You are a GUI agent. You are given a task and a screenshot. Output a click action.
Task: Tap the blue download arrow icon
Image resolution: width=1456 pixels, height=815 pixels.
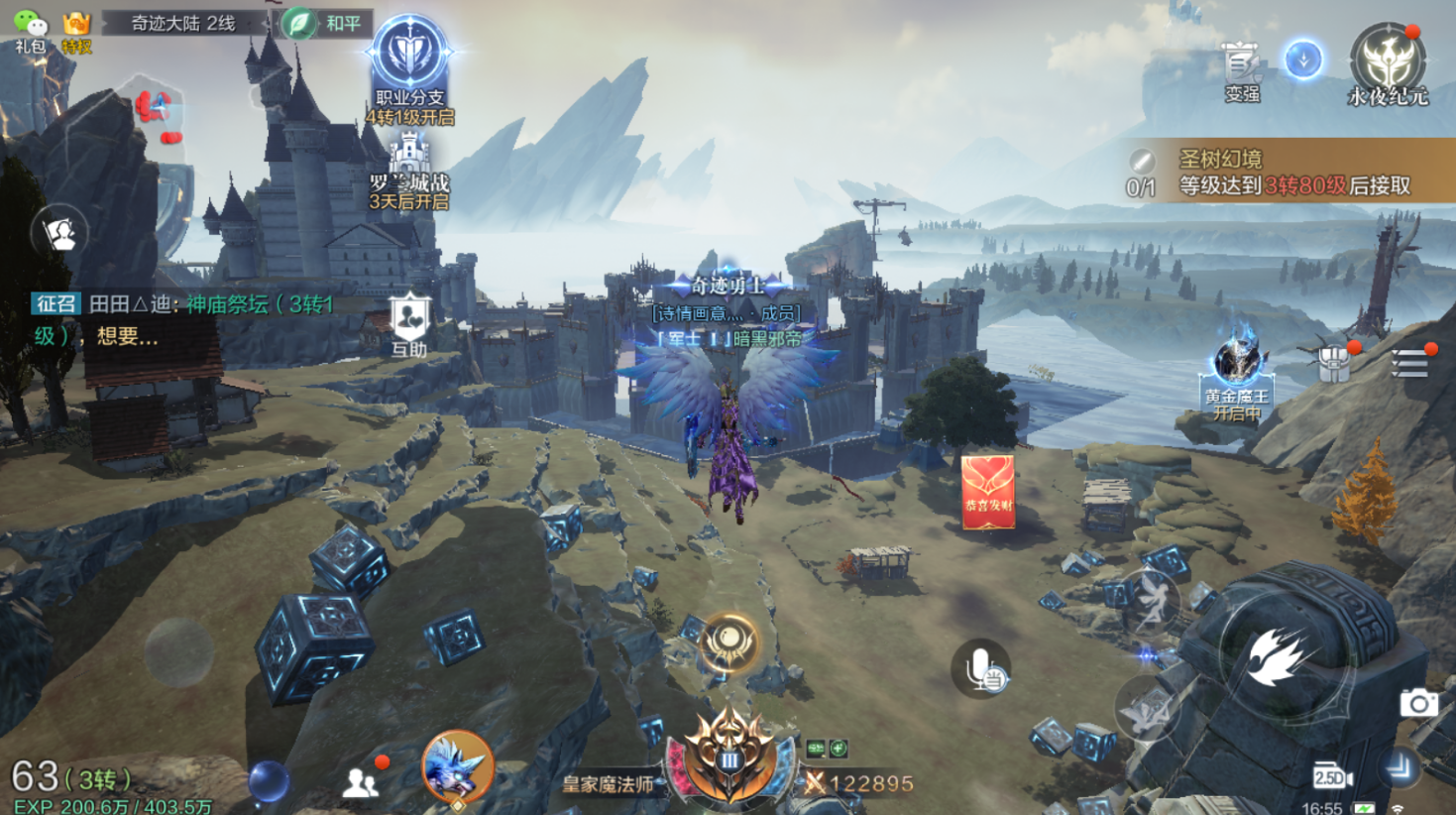coord(1303,59)
